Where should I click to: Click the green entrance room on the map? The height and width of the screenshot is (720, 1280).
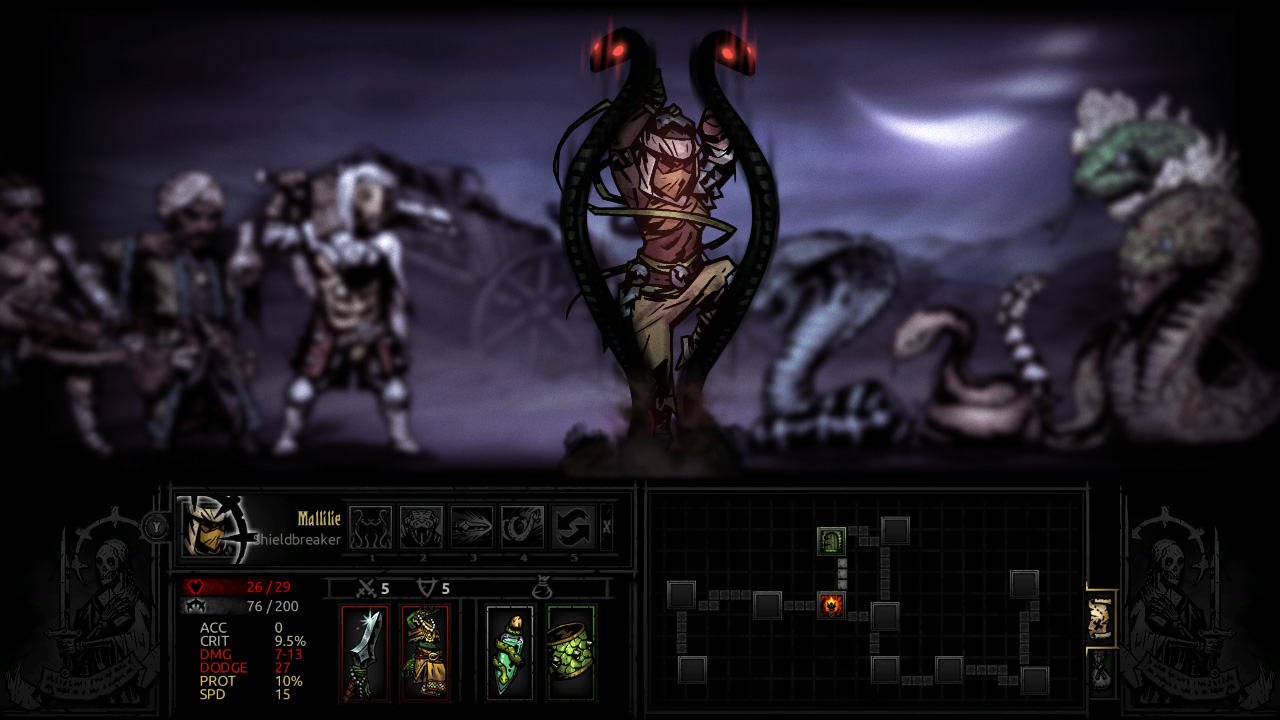[831, 541]
